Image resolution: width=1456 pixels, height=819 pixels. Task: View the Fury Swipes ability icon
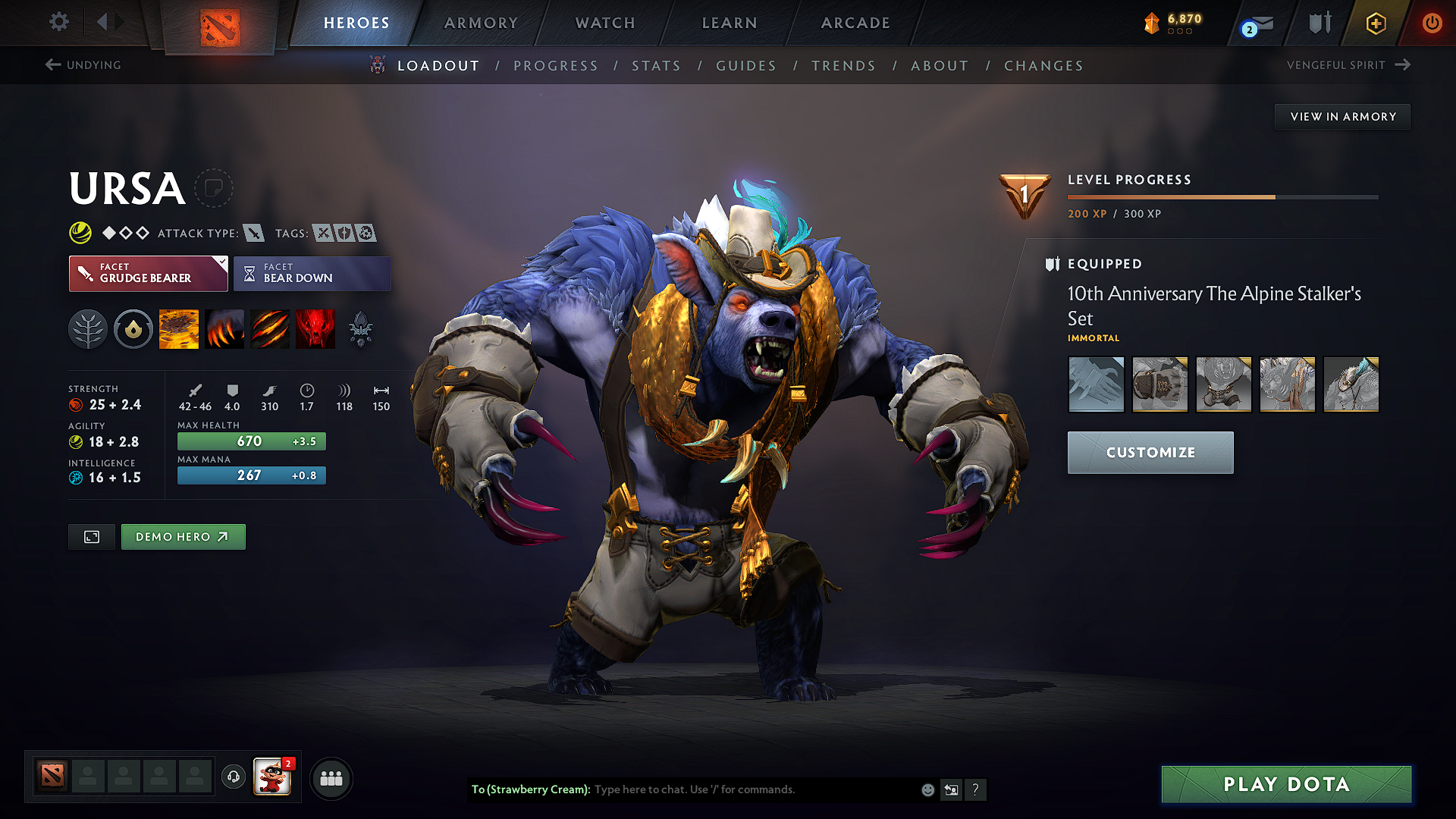[x=270, y=328]
